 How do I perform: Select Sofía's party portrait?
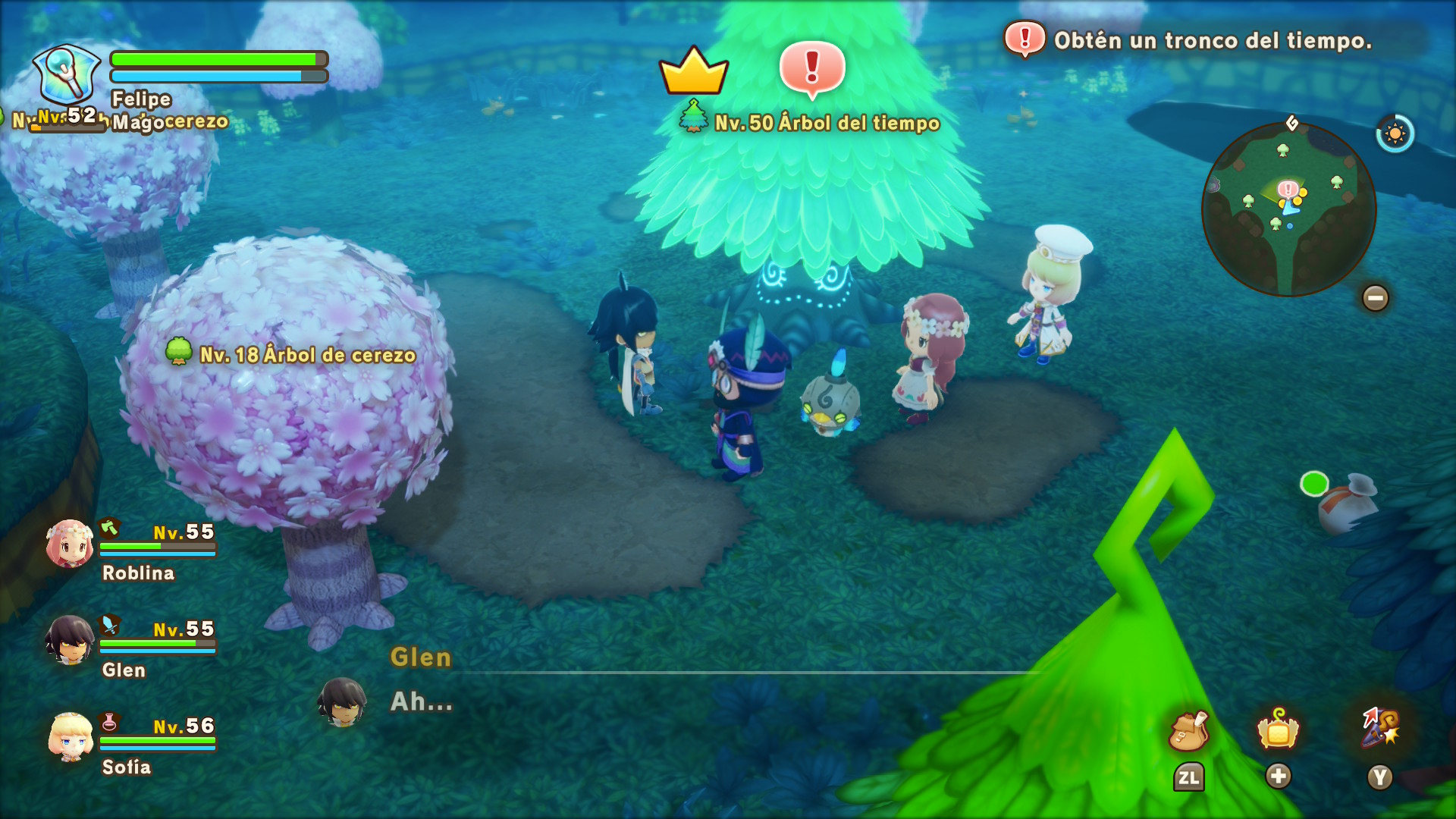(x=71, y=736)
